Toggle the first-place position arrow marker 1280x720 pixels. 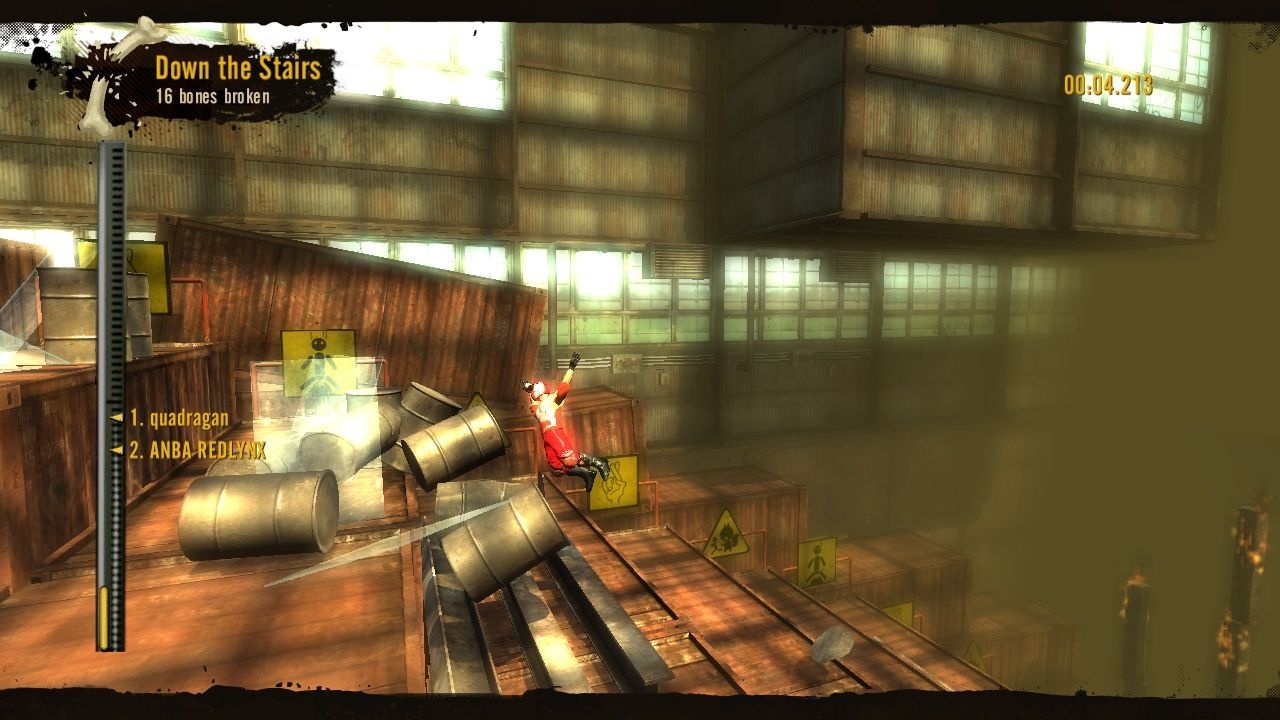116,417
